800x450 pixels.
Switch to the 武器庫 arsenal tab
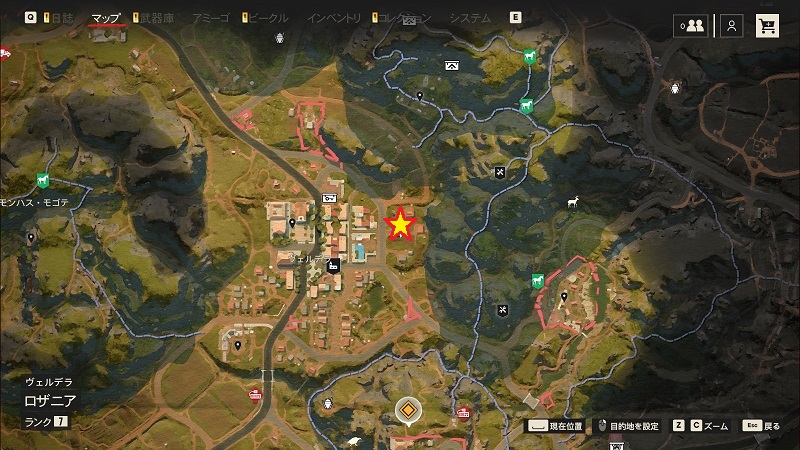click(x=157, y=18)
